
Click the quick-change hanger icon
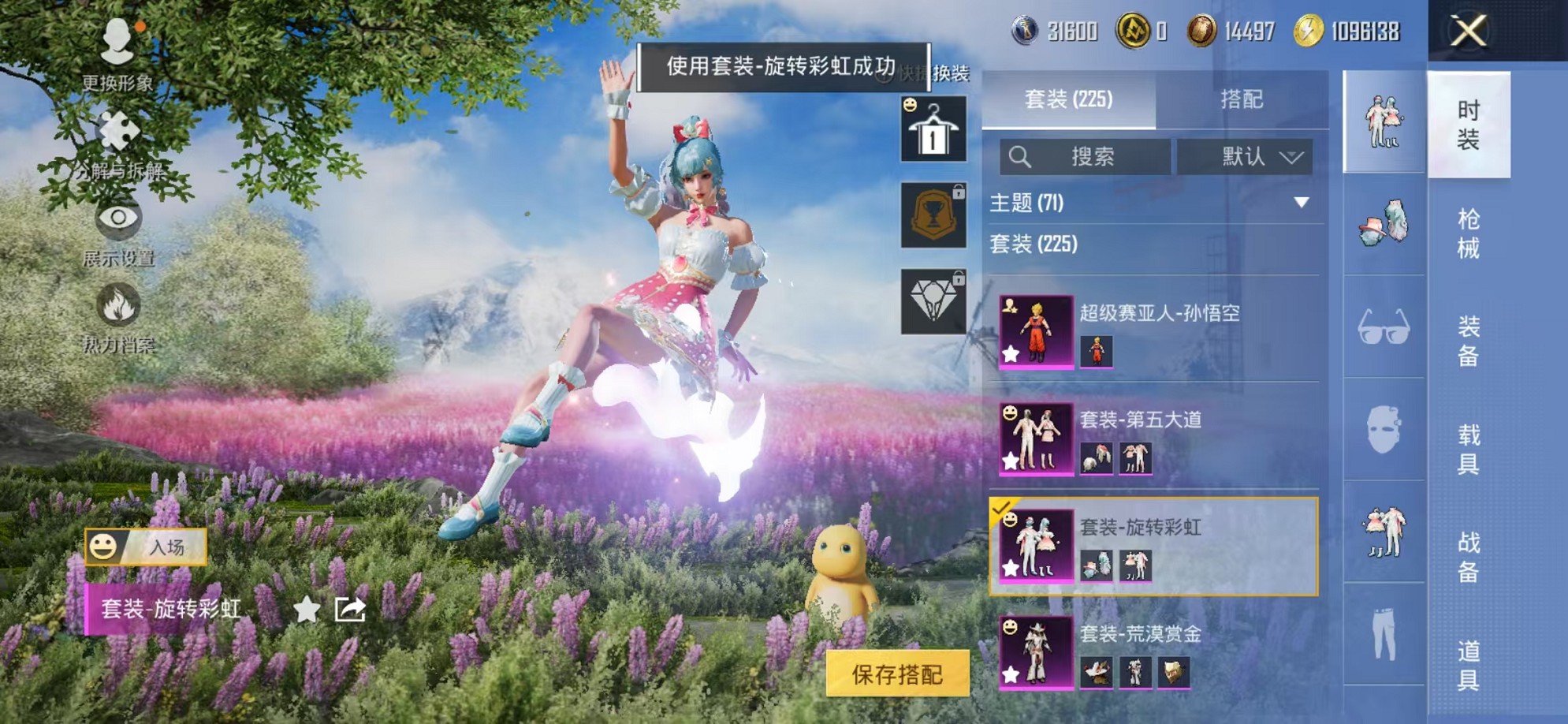pyautogui.click(x=933, y=129)
